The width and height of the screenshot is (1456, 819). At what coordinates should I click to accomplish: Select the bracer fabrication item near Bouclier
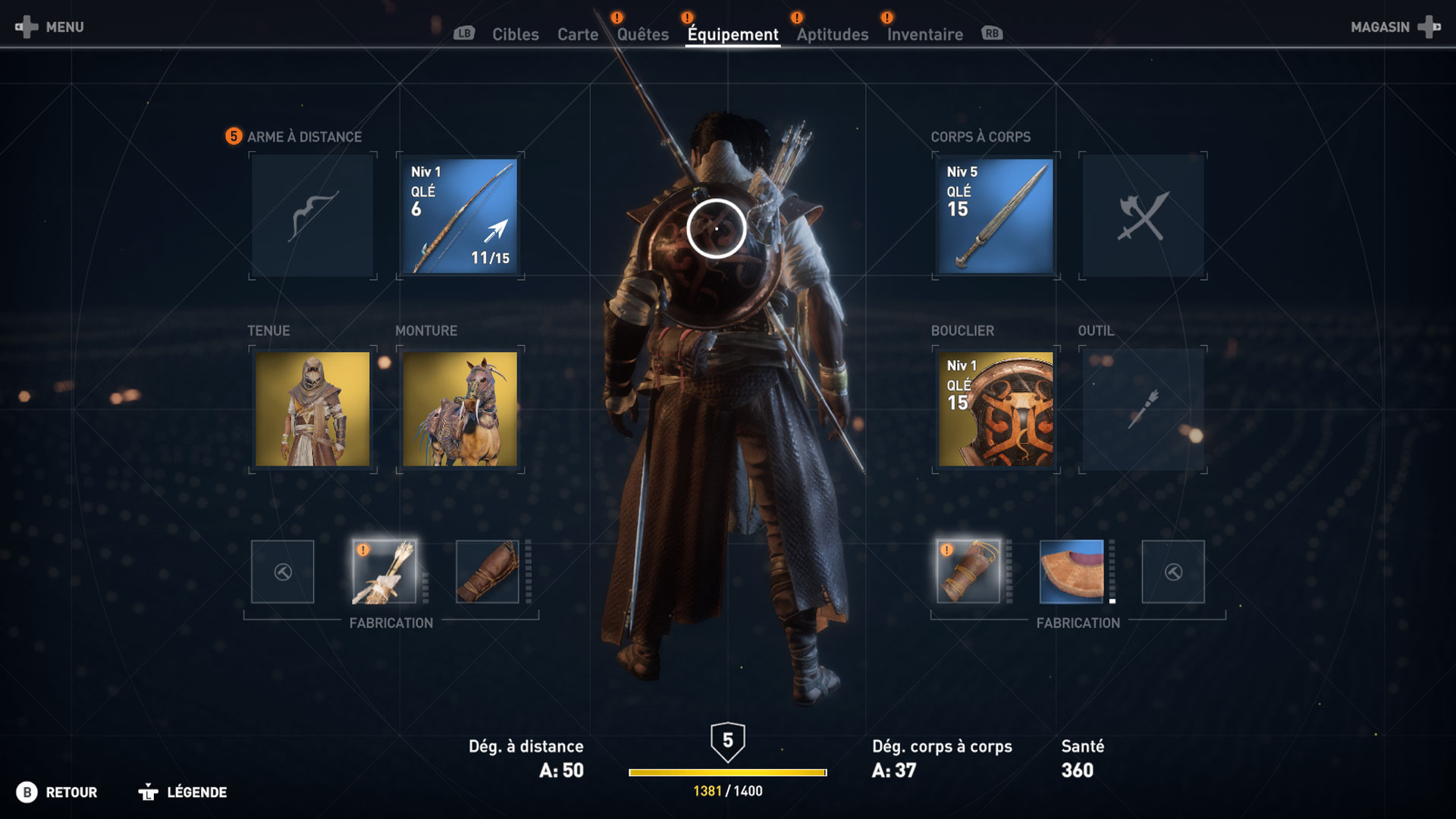point(968,573)
